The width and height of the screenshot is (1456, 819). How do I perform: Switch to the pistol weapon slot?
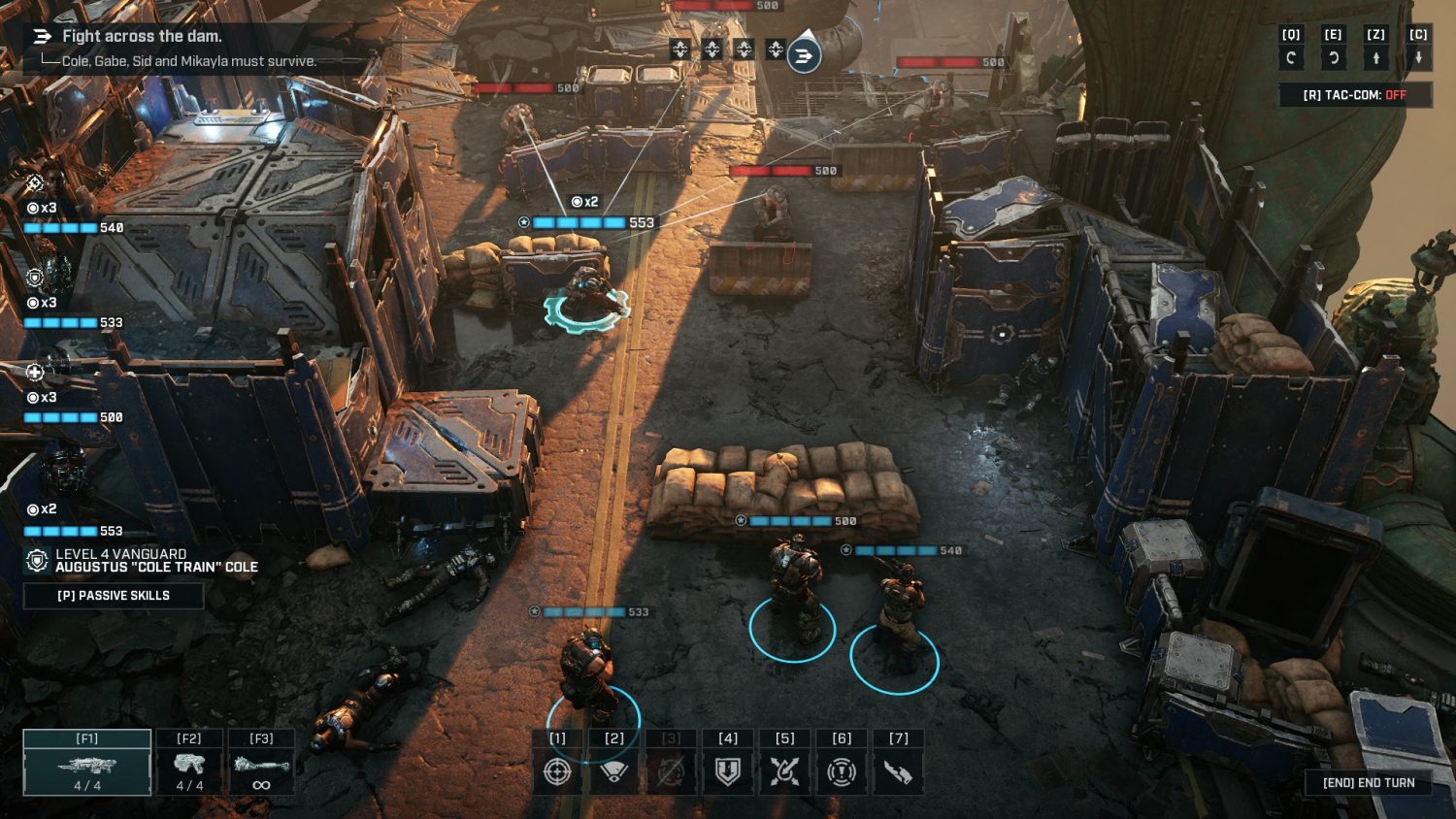point(189,763)
